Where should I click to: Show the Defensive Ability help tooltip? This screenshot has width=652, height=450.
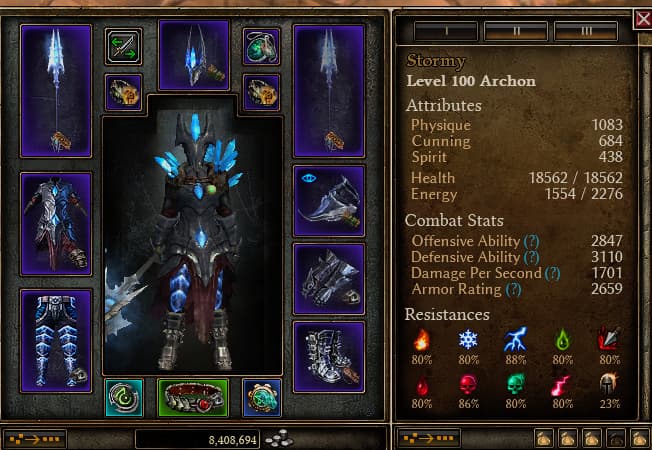tap(534, 257)
